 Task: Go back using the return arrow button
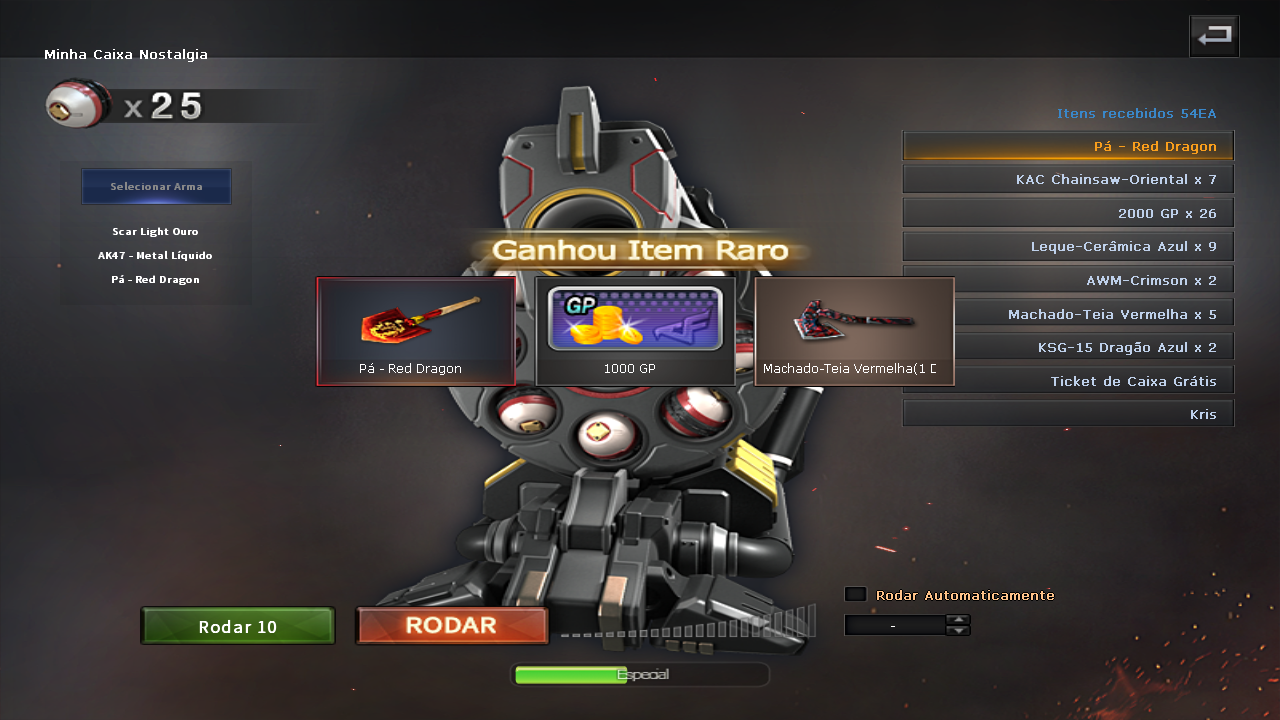tap(1214, 36)
